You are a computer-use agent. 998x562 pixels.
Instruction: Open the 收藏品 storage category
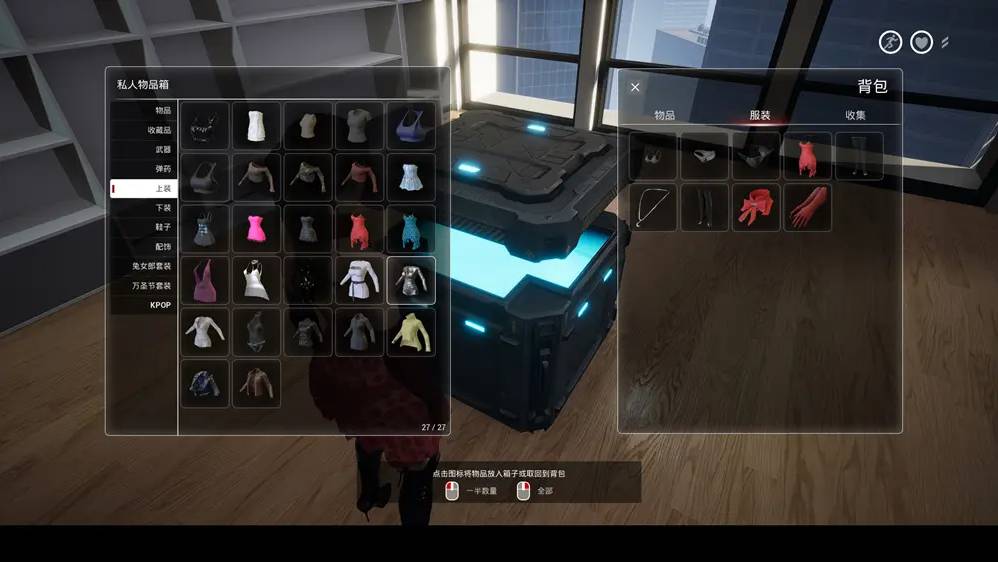tap(144, 130)
